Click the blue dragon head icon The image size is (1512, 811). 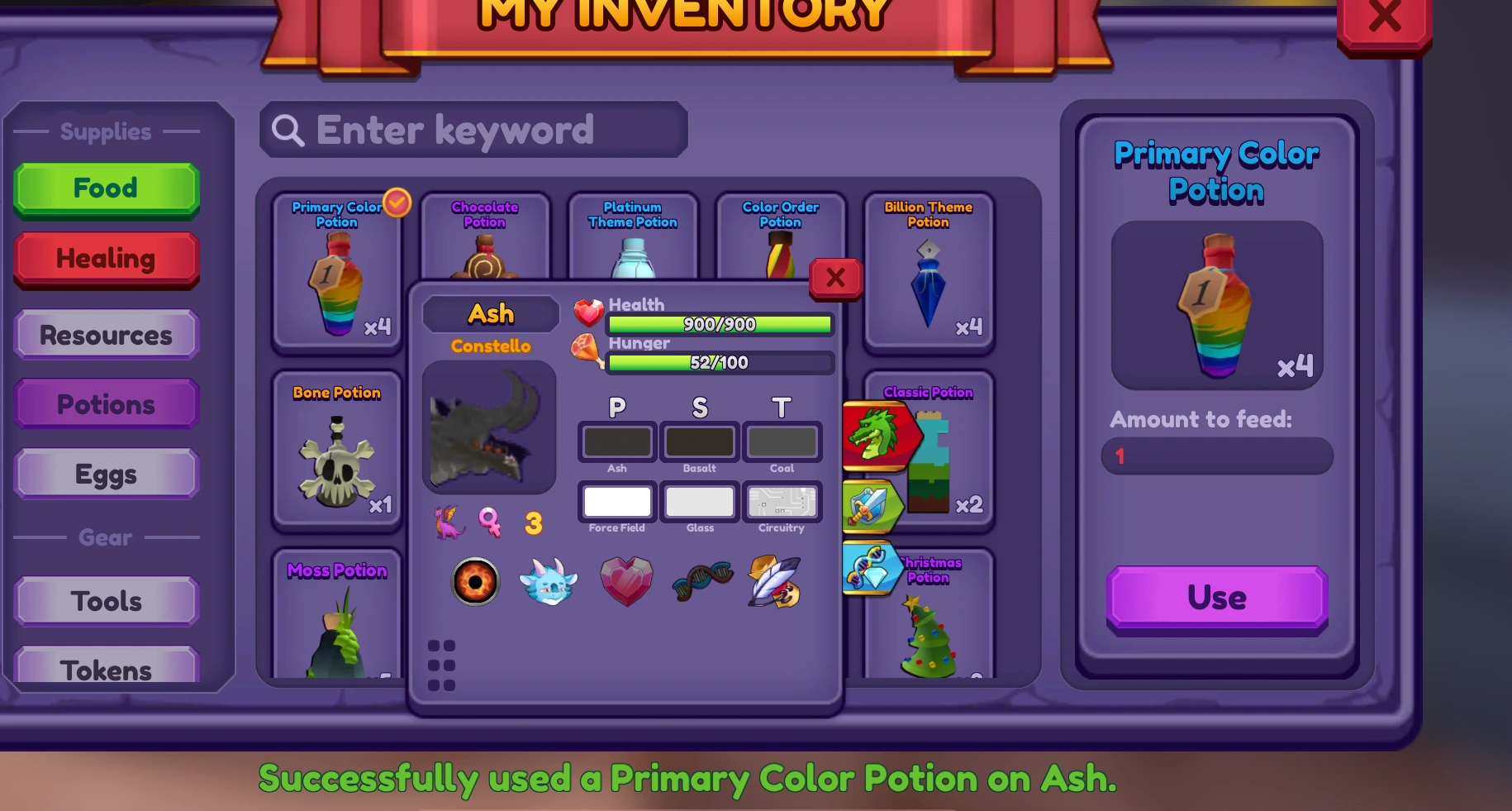[549, 581]
